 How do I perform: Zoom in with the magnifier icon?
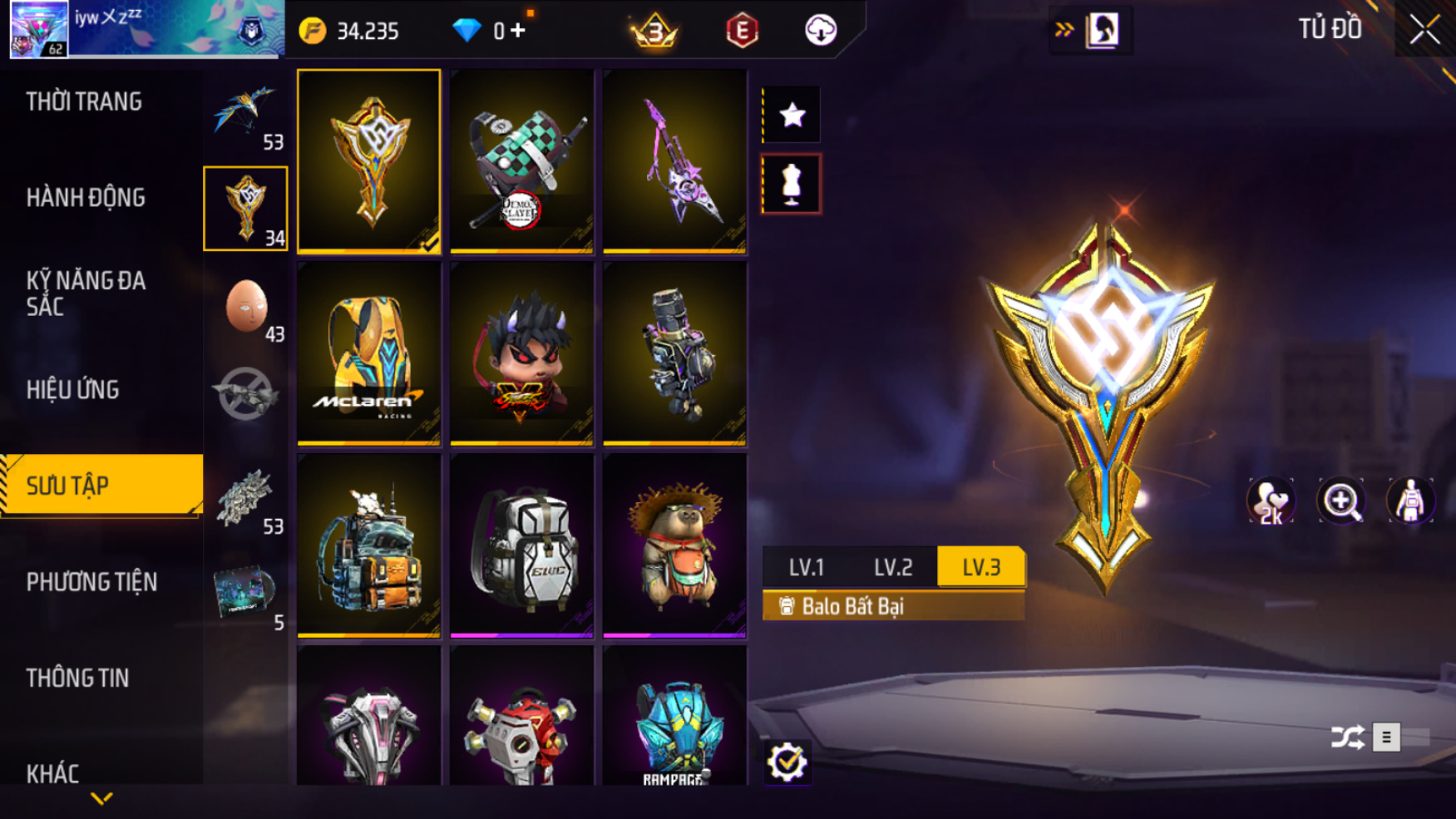tap(1340, 501)
